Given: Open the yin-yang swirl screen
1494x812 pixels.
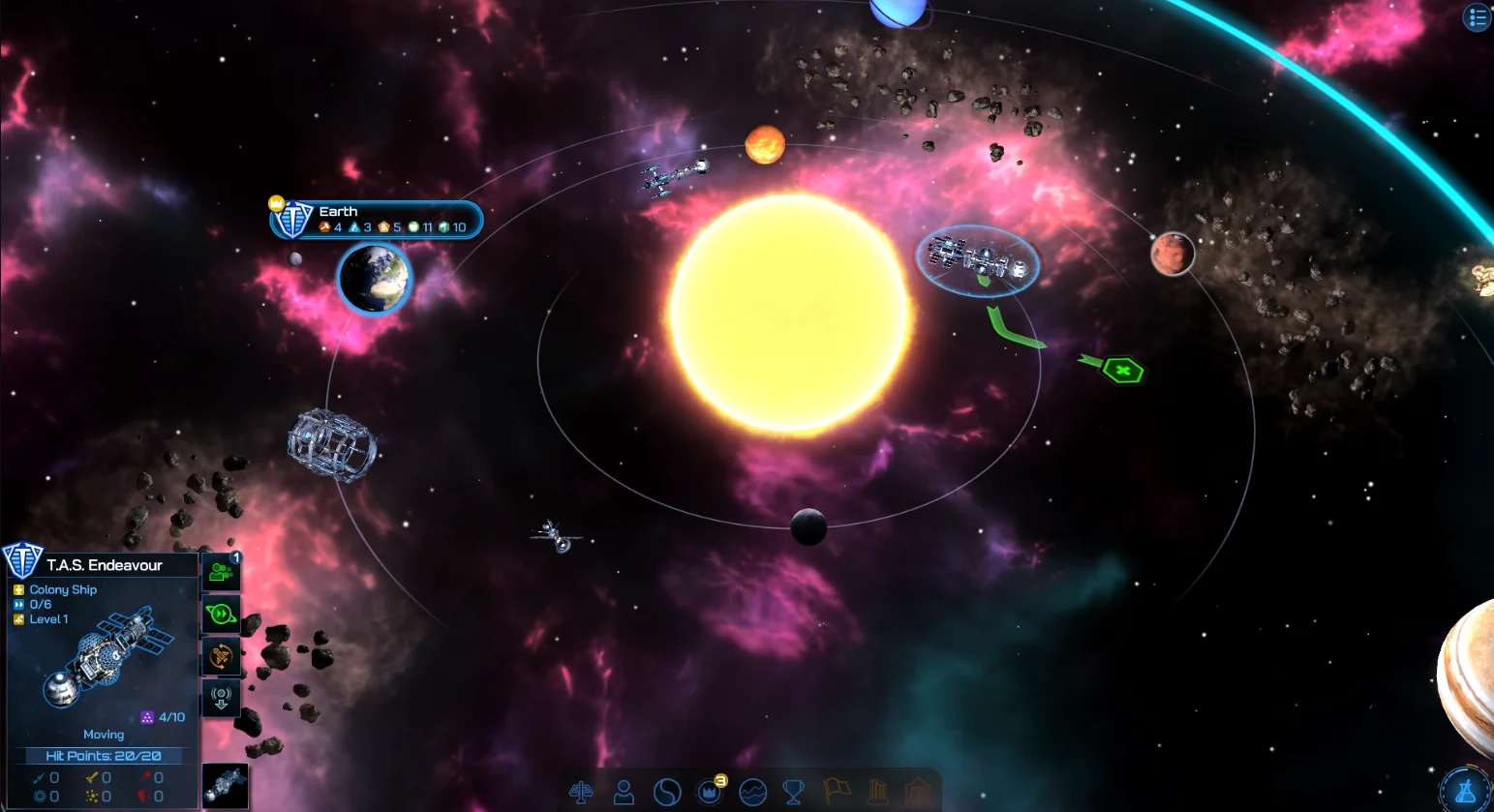Looking at the screenshot, I should [x=667, y=793].
